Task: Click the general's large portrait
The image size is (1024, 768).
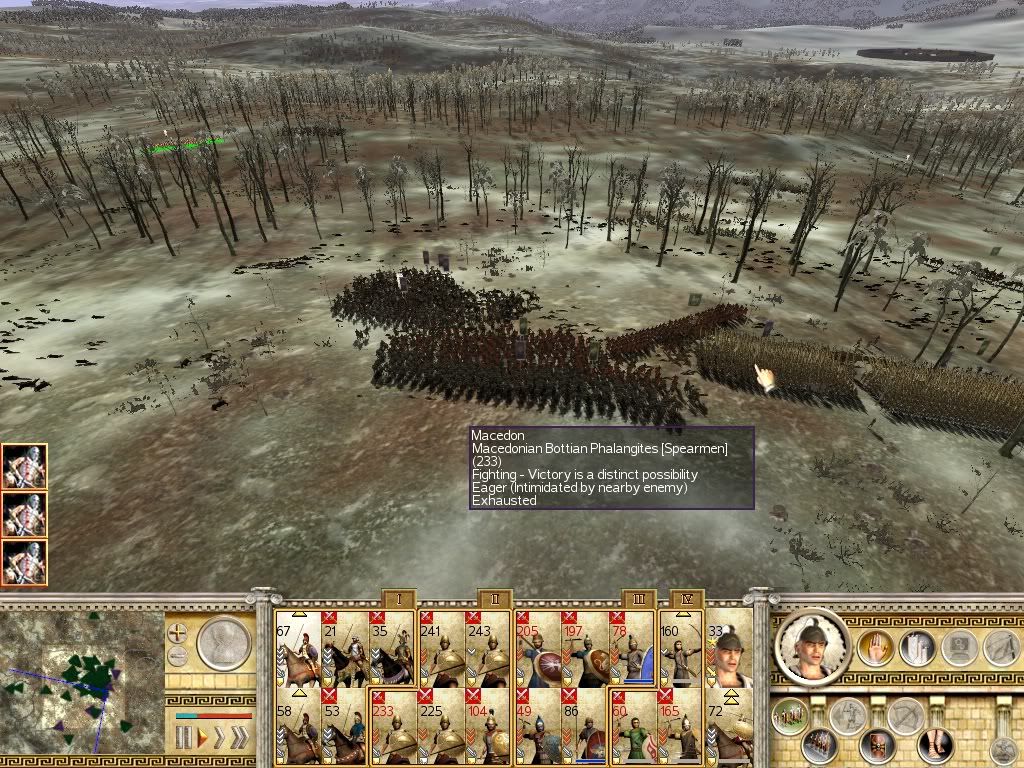Action: (x=813, y=645)
